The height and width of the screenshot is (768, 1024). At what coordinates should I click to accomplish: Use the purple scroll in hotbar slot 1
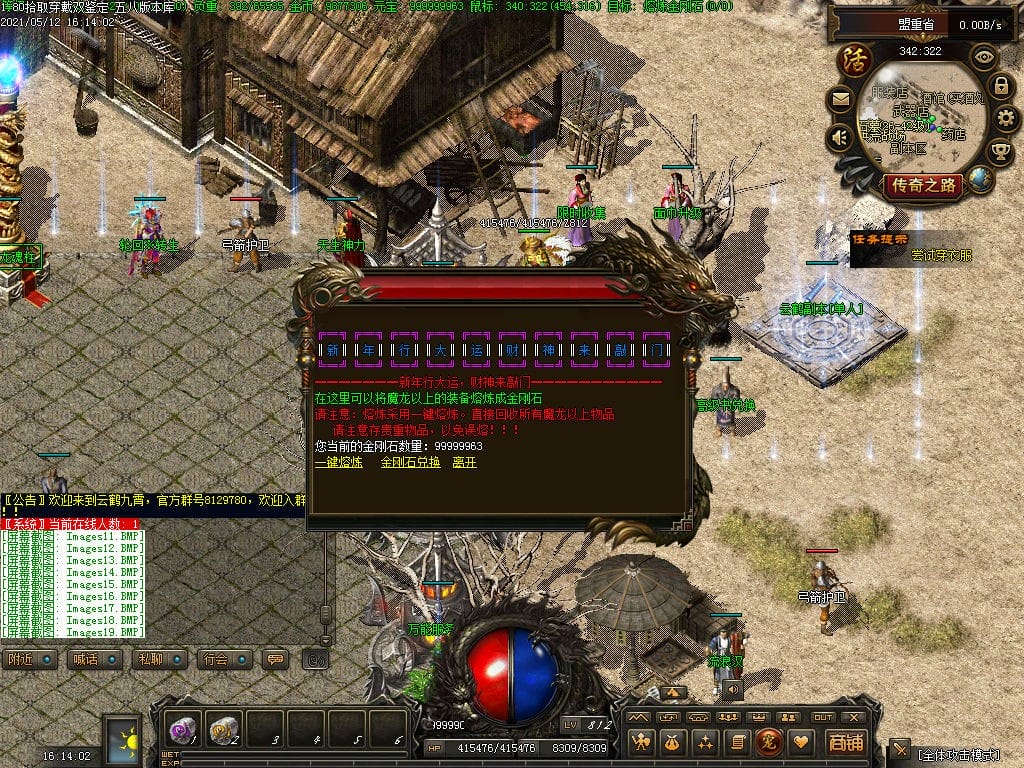[x=182, y=729]
